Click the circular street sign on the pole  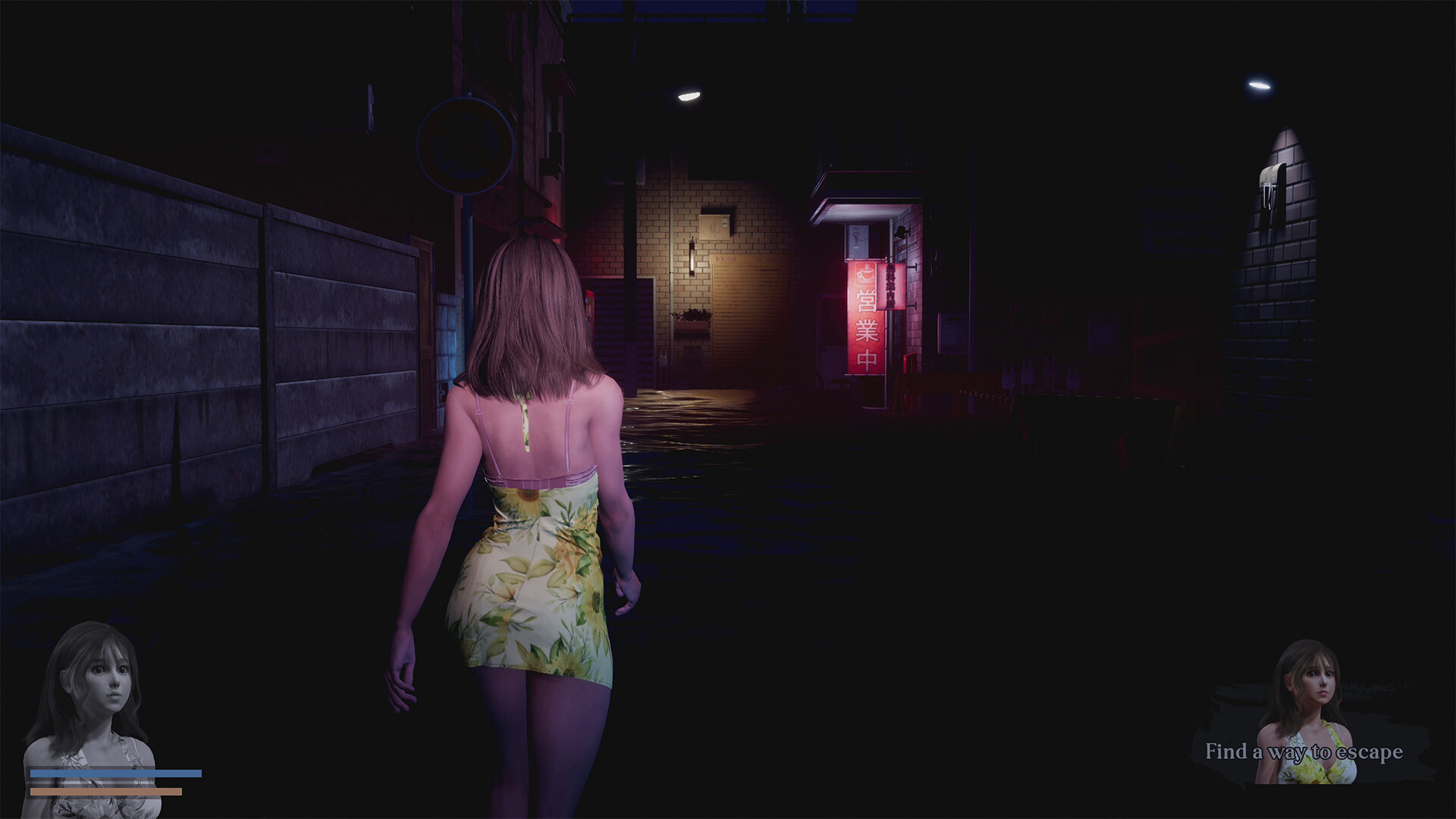[x=465, y=146]
